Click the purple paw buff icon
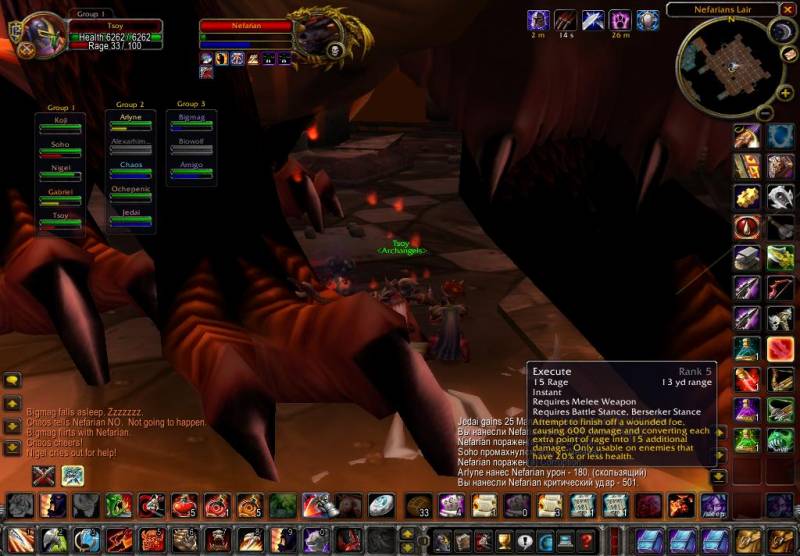 point(621,20)
